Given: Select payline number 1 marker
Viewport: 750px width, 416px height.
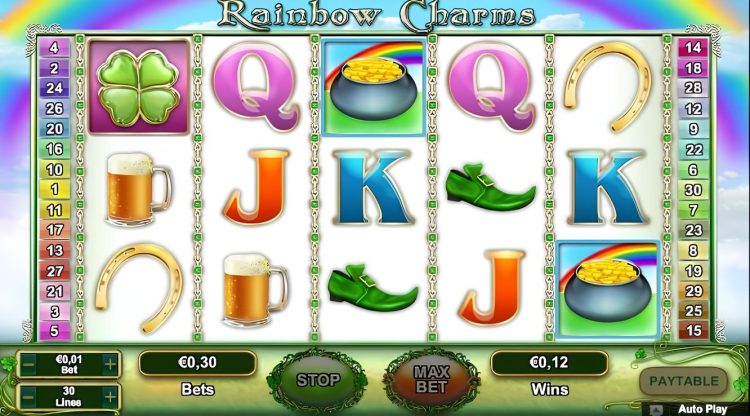Looking at the screenshot, I should [x=54, y=189].
